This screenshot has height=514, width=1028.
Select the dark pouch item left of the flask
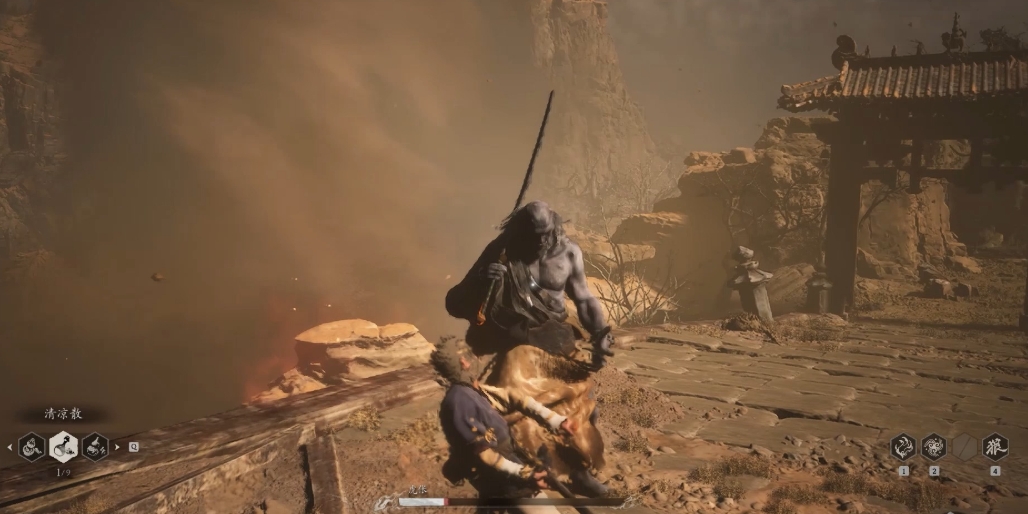[x=31, y=446]
